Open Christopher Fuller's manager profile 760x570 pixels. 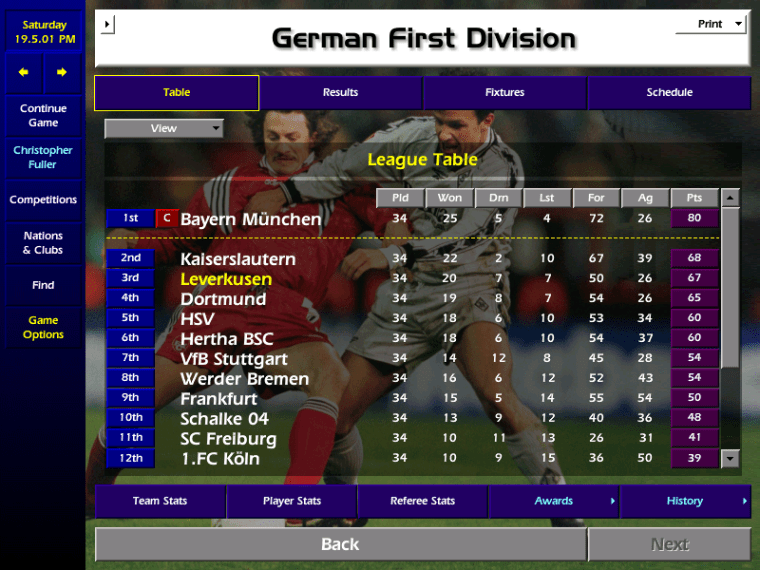(43, 157)
